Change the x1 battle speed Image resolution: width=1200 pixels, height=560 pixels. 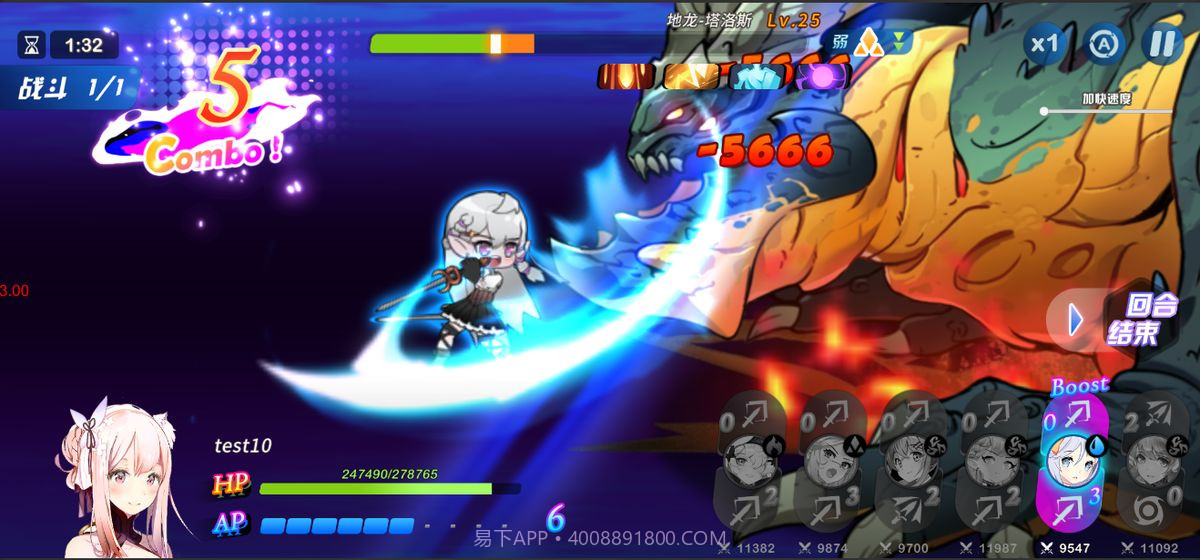click(1045, 45)
